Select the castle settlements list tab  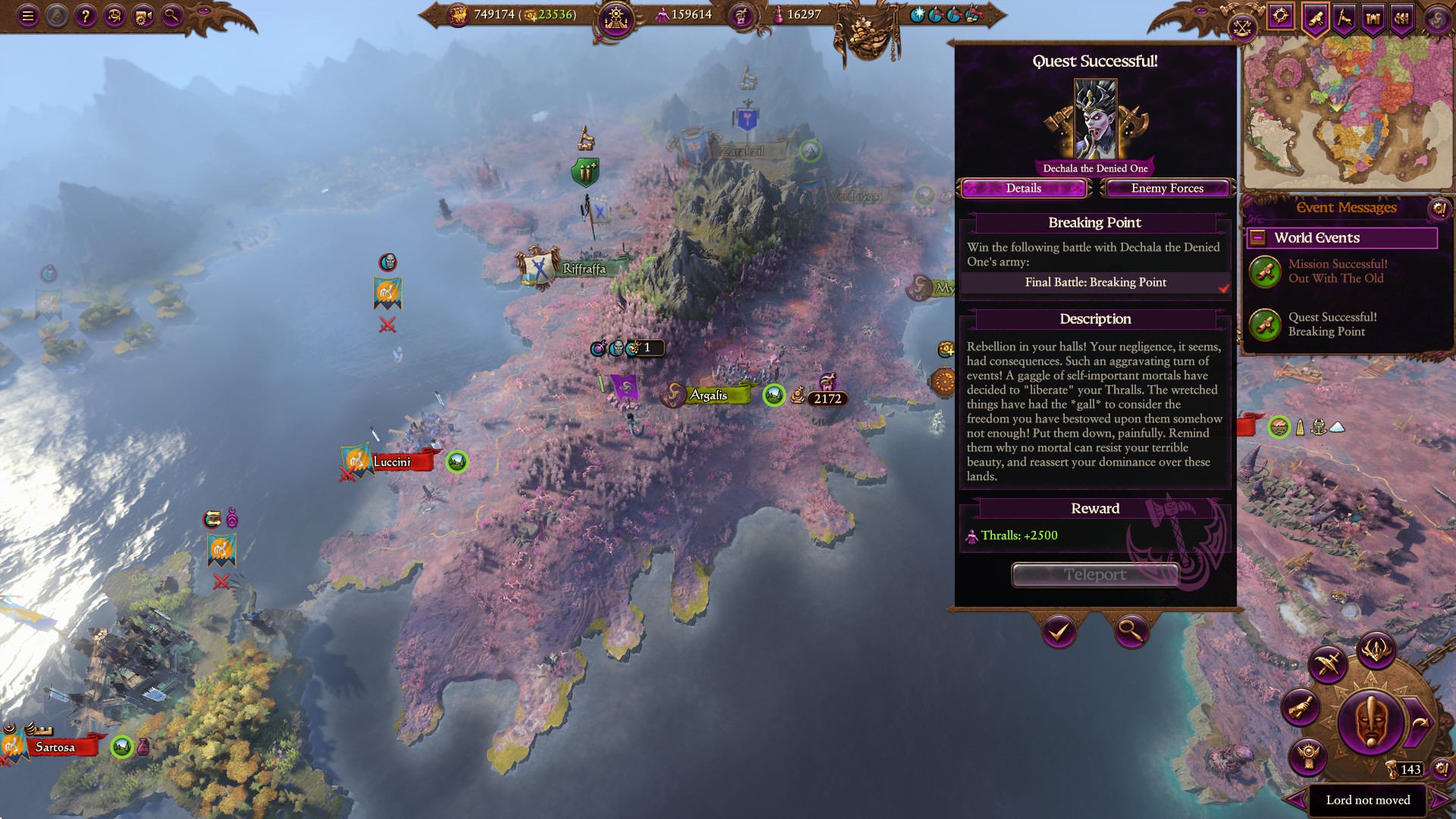(1373, 17)
